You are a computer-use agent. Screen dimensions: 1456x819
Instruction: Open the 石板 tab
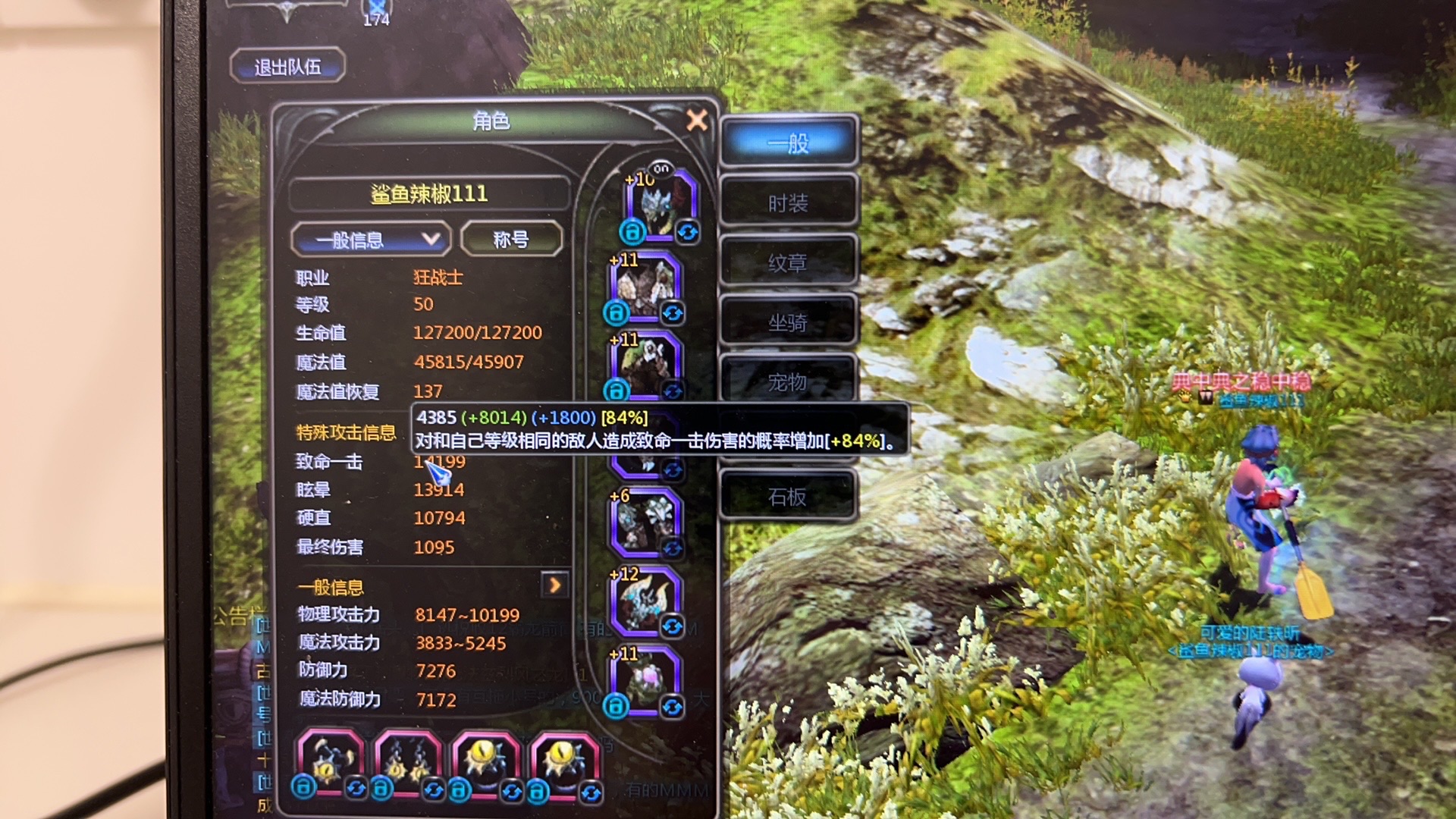click(788, 497)
